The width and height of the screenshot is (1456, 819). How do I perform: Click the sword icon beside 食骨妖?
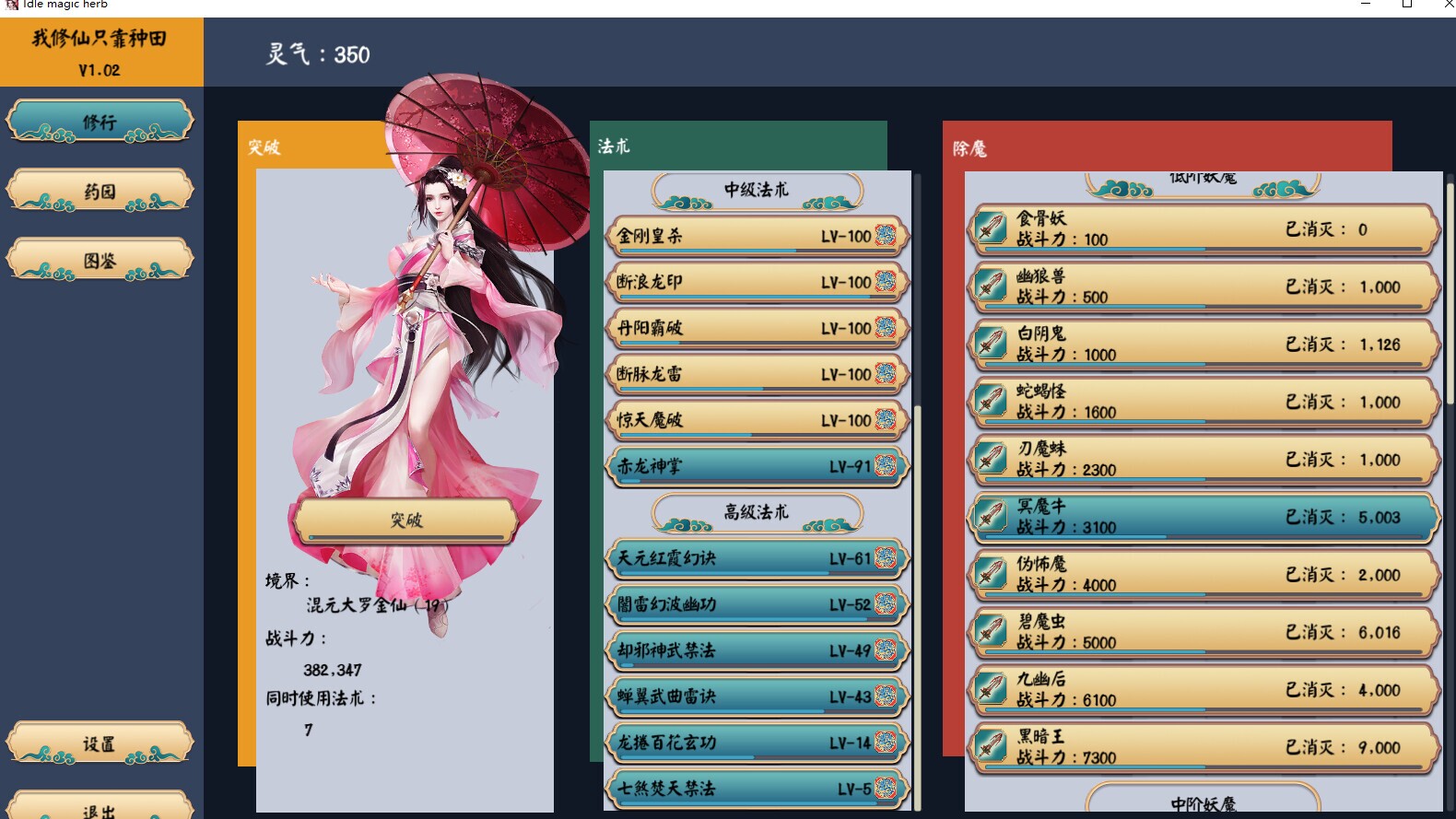(990, 227)
